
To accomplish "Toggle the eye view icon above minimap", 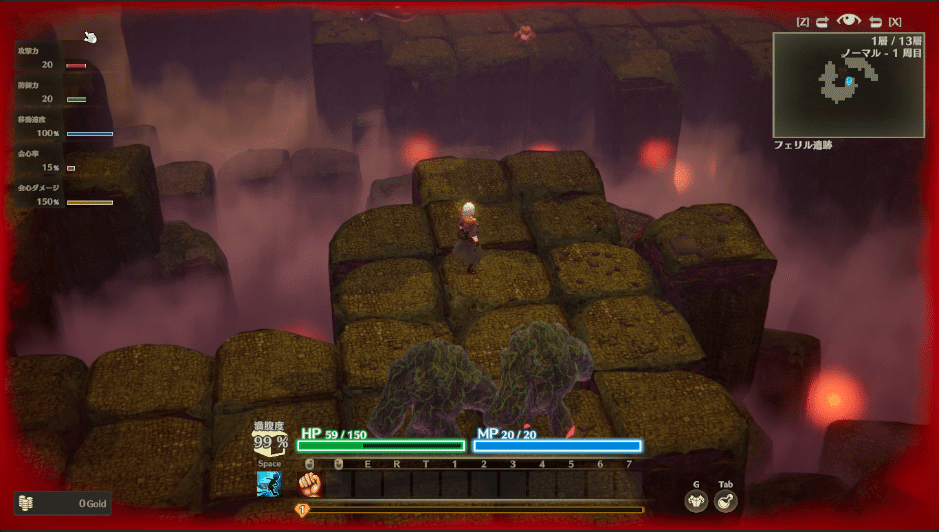I will [x=849, y=21].
